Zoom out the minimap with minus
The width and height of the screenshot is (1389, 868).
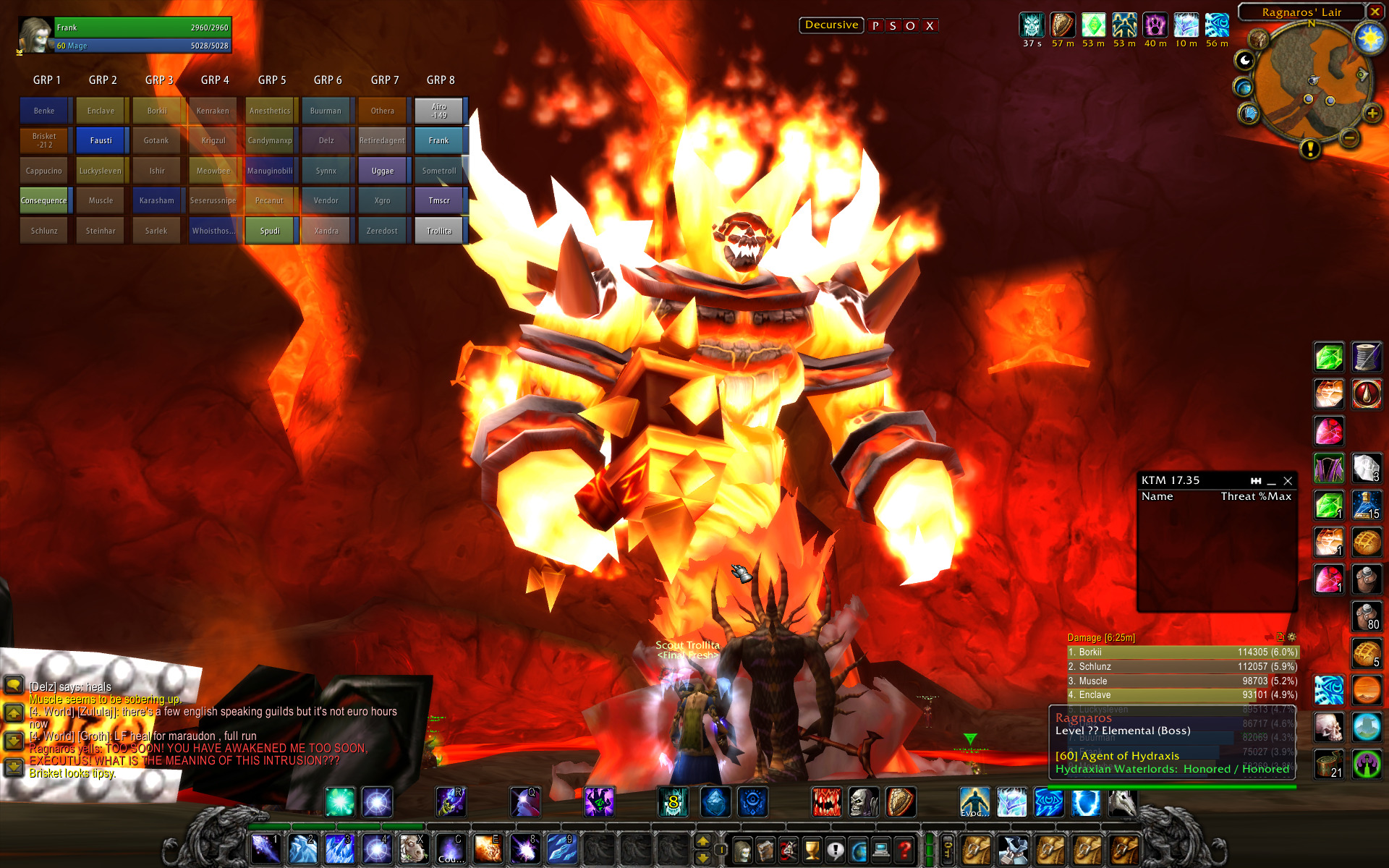(1349, 137)
